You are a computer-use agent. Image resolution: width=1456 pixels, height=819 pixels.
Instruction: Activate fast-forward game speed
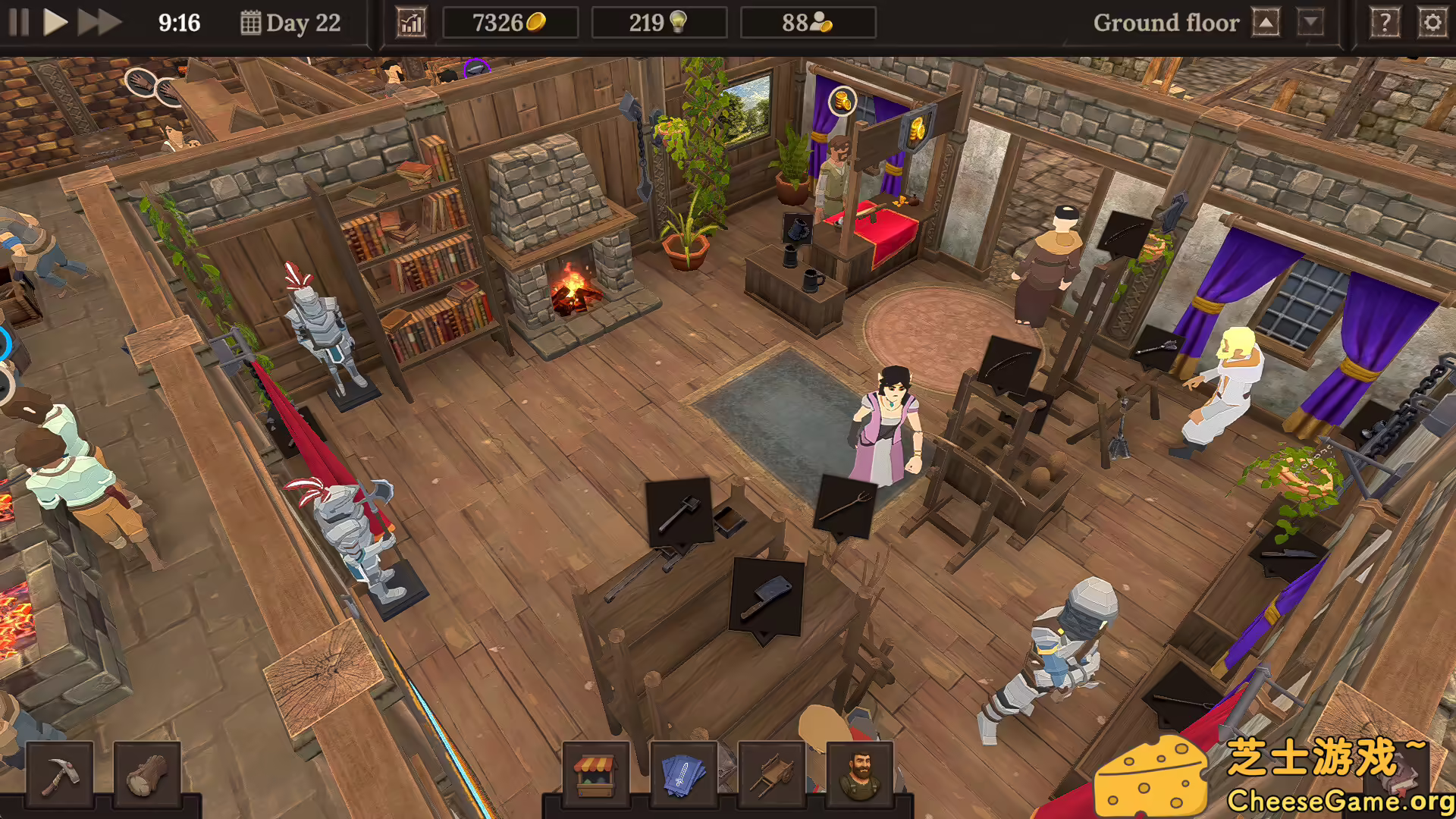[x=97, y=22]
